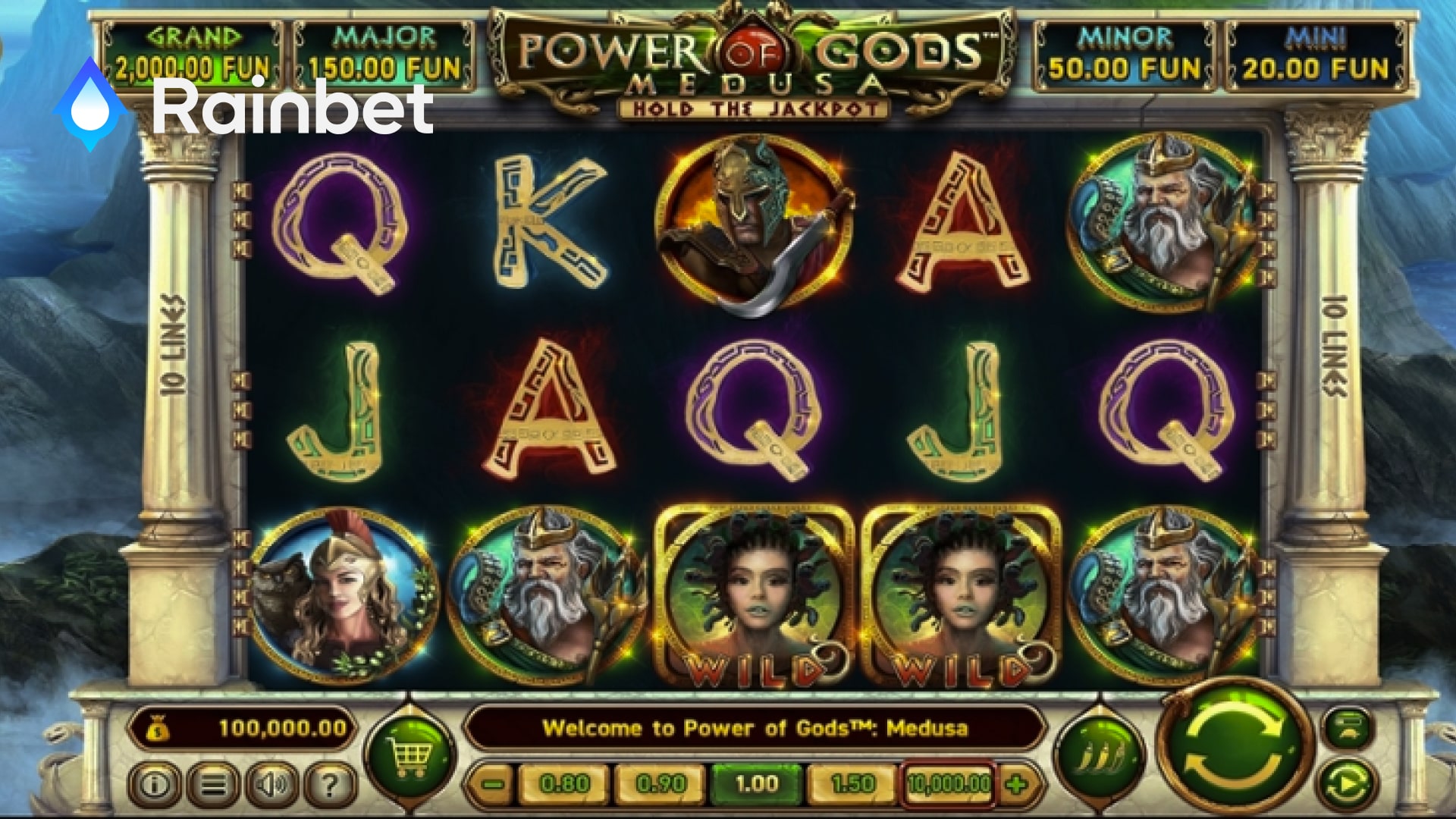Start autoplay with the circular play button
This screenshot has height=819, width=1456.
[1348, 784]
